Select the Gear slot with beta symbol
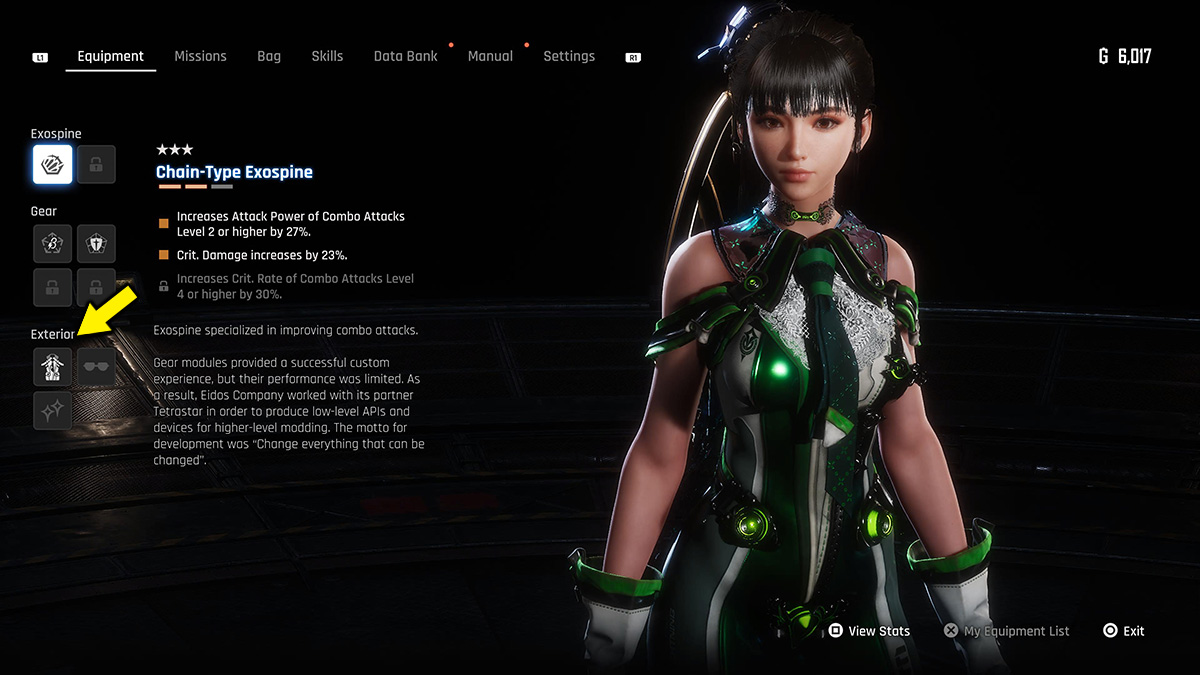The width and height of the screenshot is (1200, 675). click(52, 243)
